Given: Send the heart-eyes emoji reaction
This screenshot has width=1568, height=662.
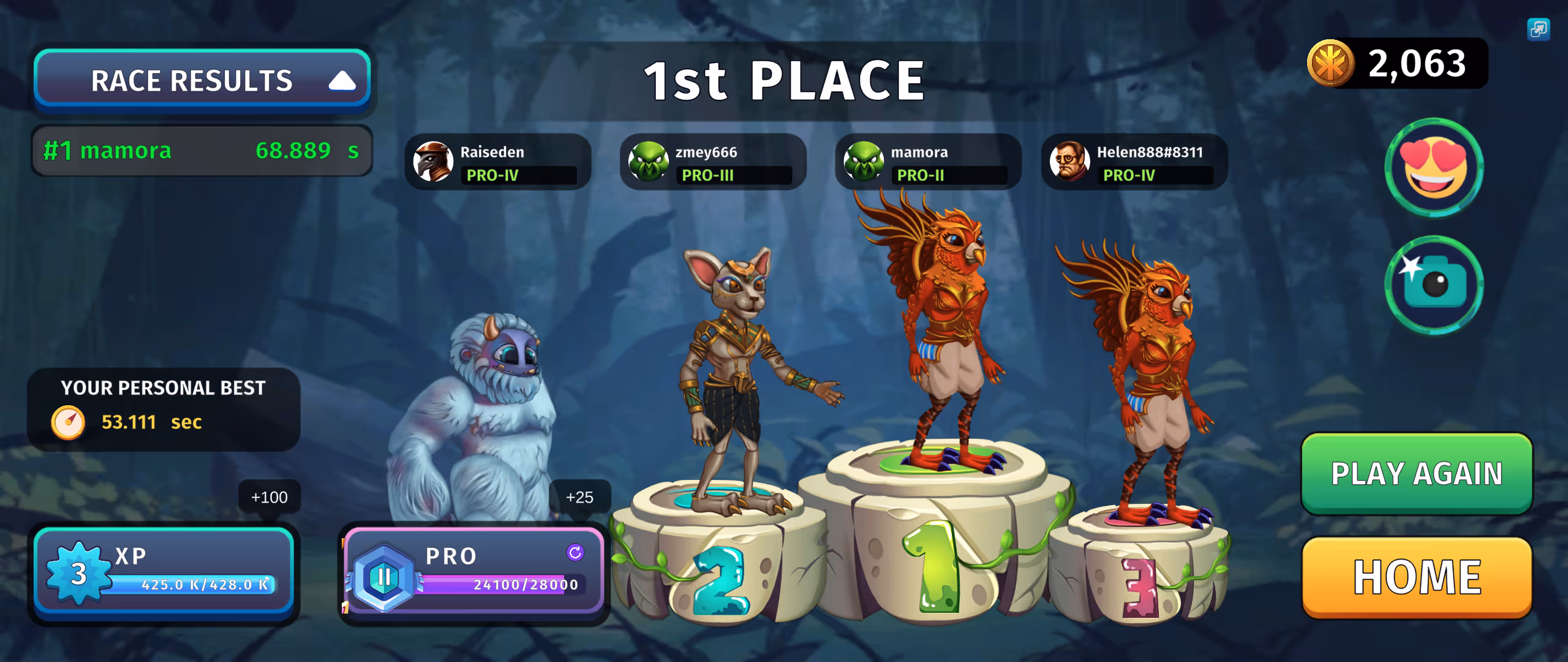Looking at the screenshot, I should click(1434, 167).
